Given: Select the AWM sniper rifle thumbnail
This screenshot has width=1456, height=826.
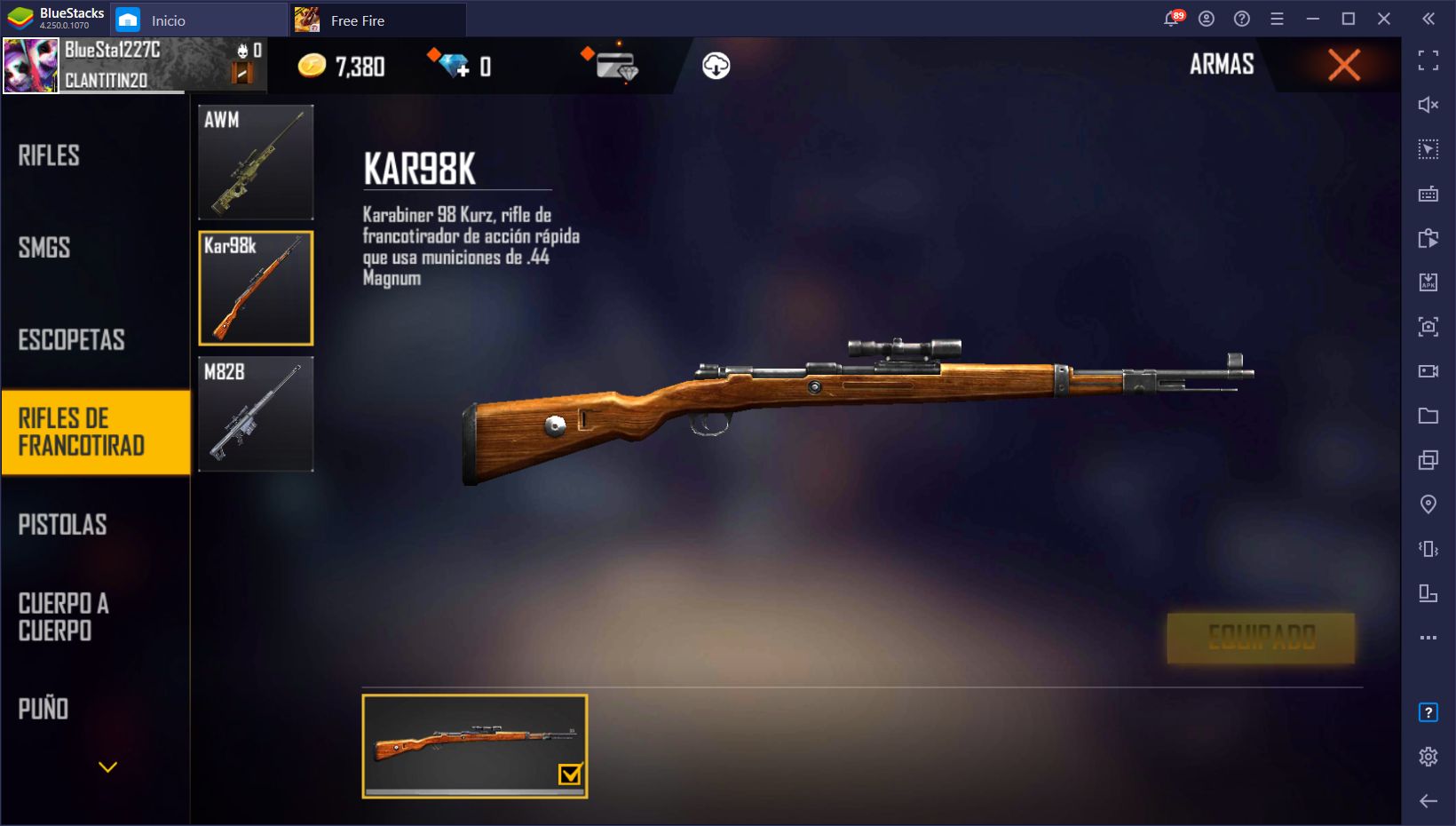Looking at the screenshot, I should 256,163.
